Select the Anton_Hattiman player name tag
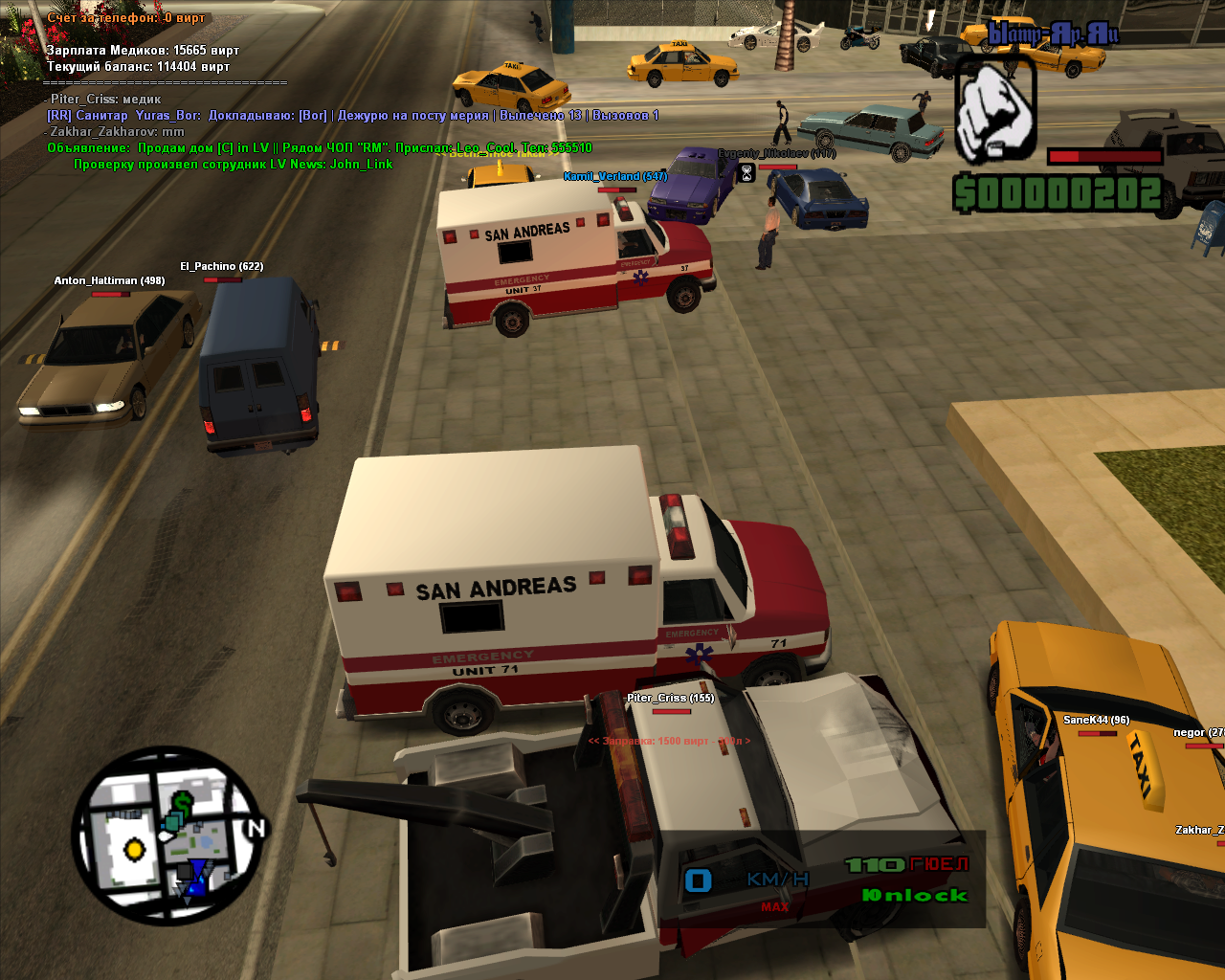Viewport: 1225px width, 980px height. [109, 281]
